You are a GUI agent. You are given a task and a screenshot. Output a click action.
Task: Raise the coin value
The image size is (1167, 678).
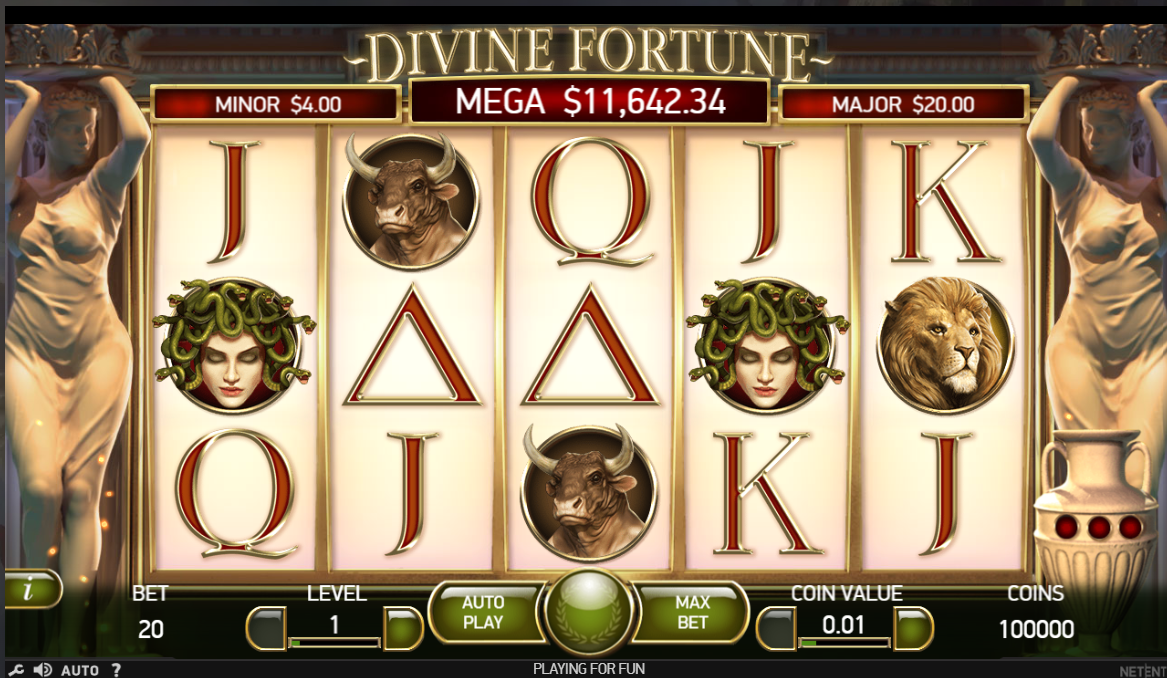point(913,628)
